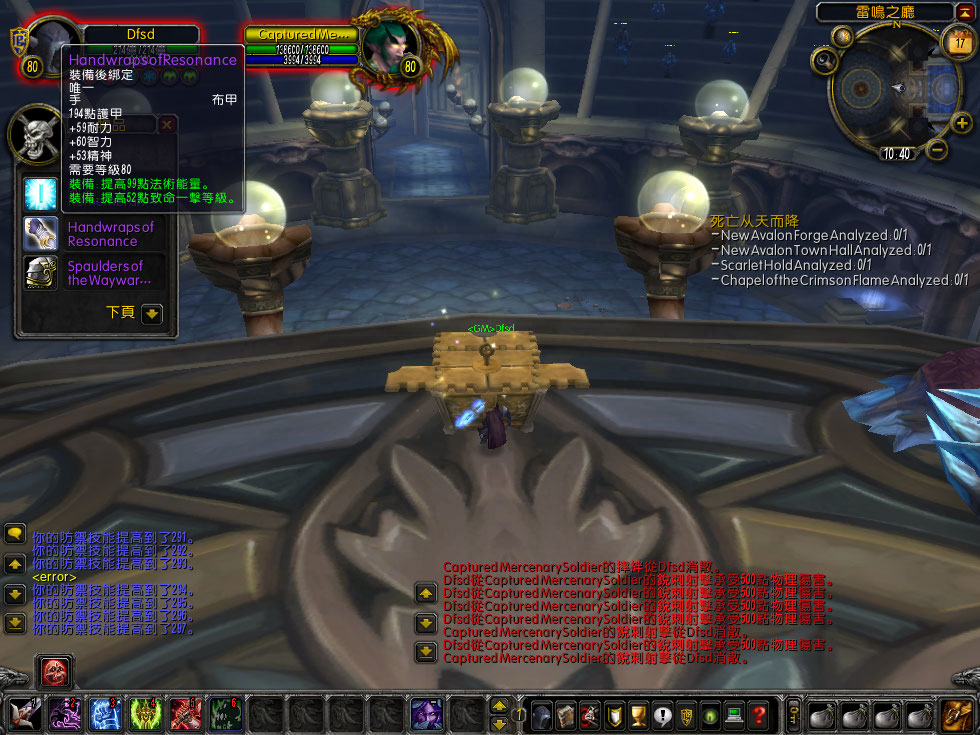Screen dimensions: 980x735
Task: Open the red question mark help button
Action: coord(759,716)
